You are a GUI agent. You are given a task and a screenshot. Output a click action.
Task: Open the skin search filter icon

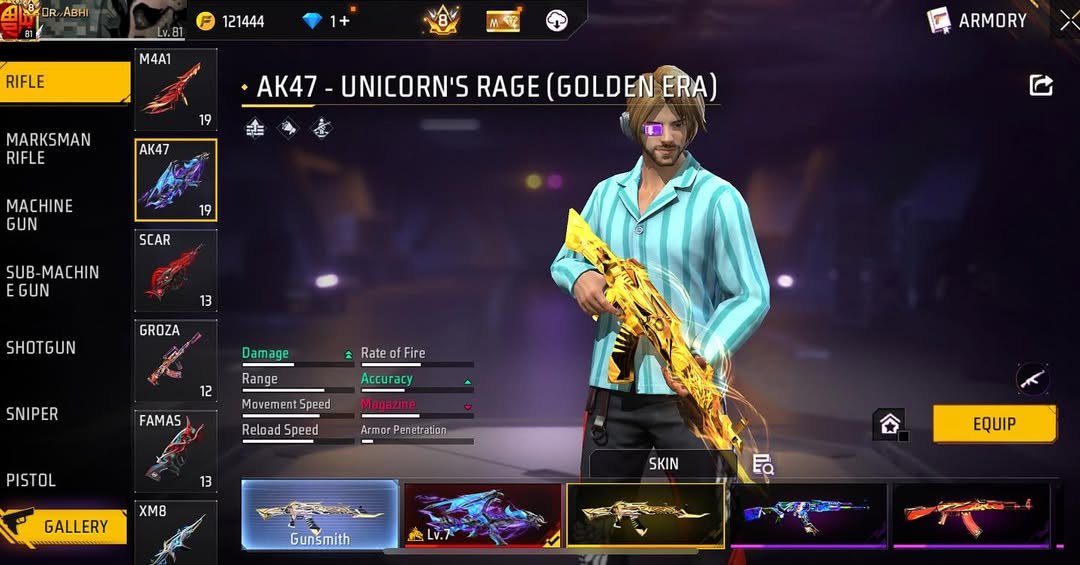tap(763, 464)
